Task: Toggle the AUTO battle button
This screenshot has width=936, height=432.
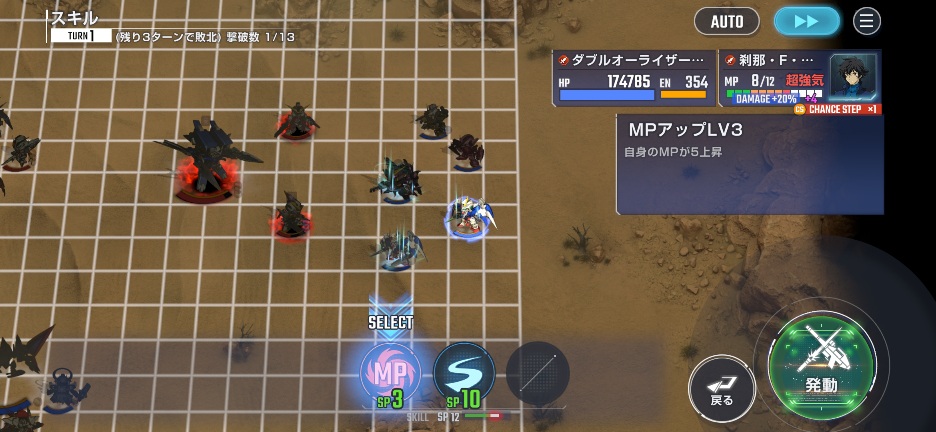Action: point(727,21)
